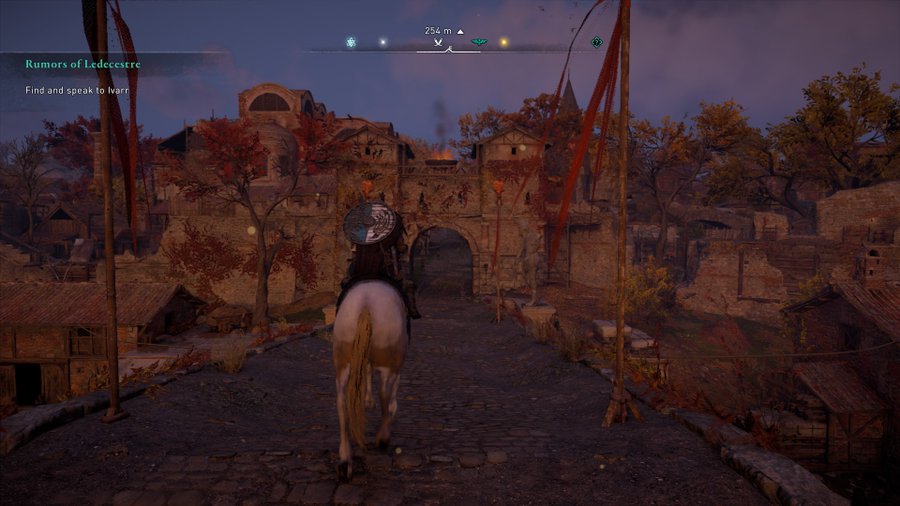
Task: Select the glowing gold dot on the compass
Action: pyautogui.click(x=503, y=42)
